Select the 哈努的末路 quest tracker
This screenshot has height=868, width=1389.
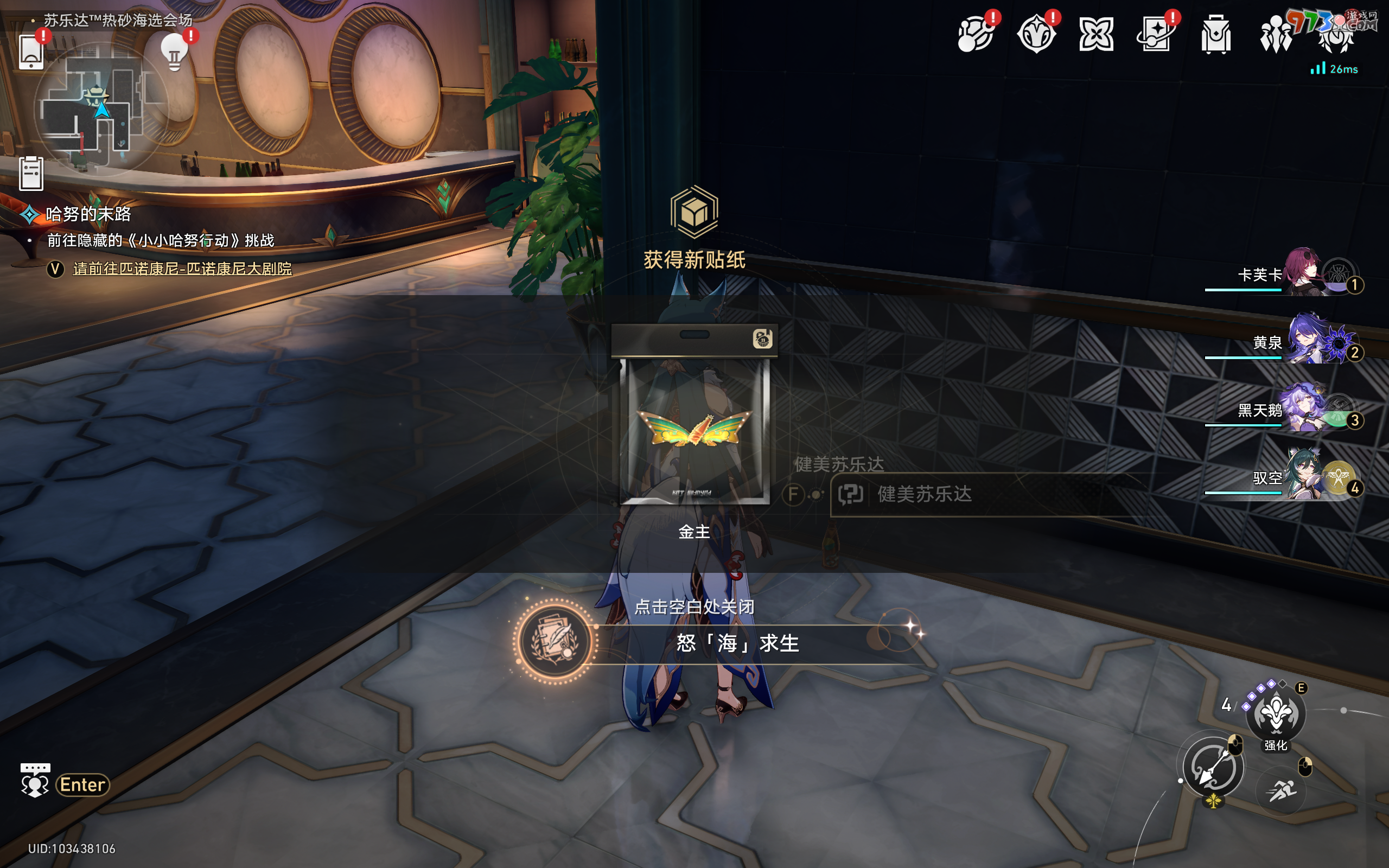[x=88, y=214]
